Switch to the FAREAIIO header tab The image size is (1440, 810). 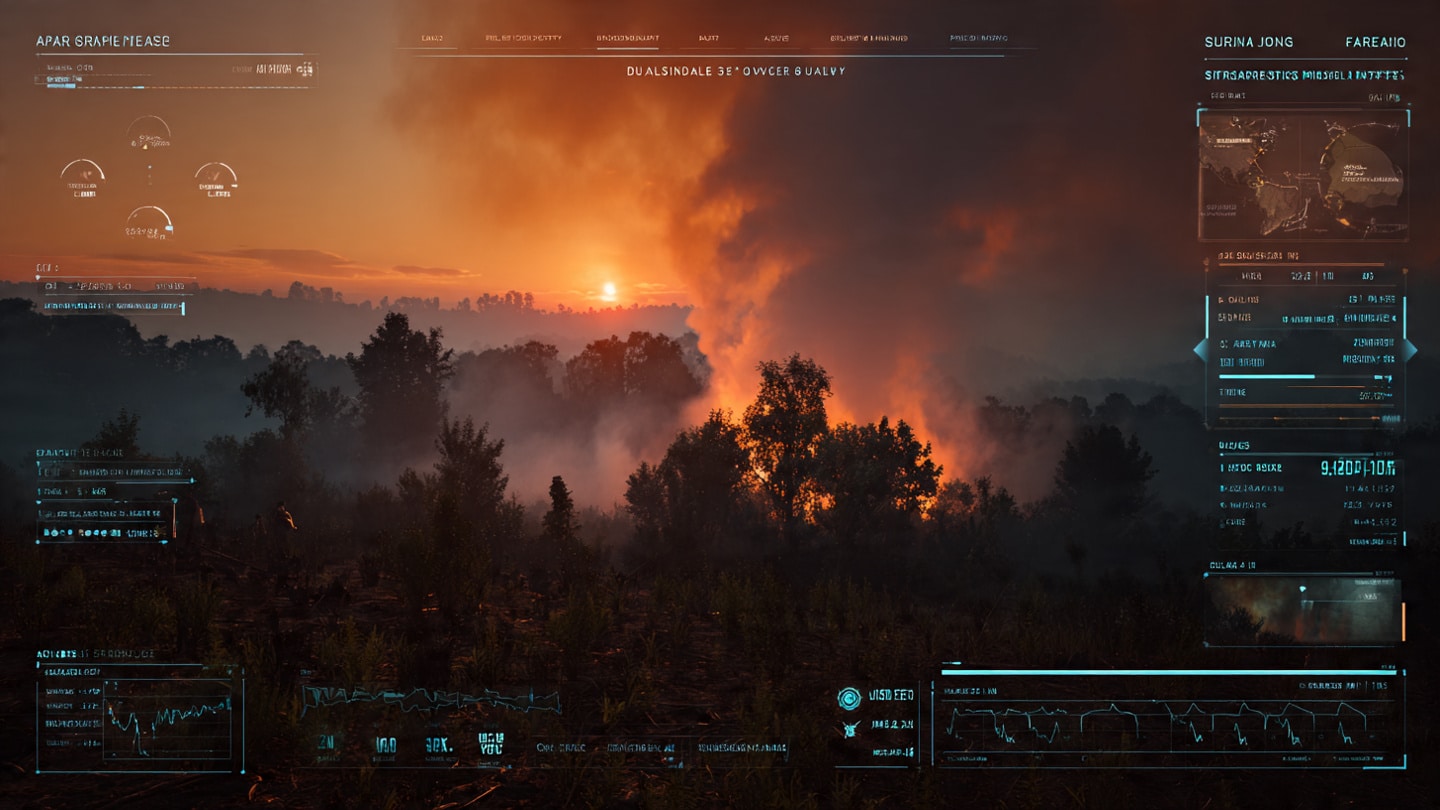(1375, 42)
